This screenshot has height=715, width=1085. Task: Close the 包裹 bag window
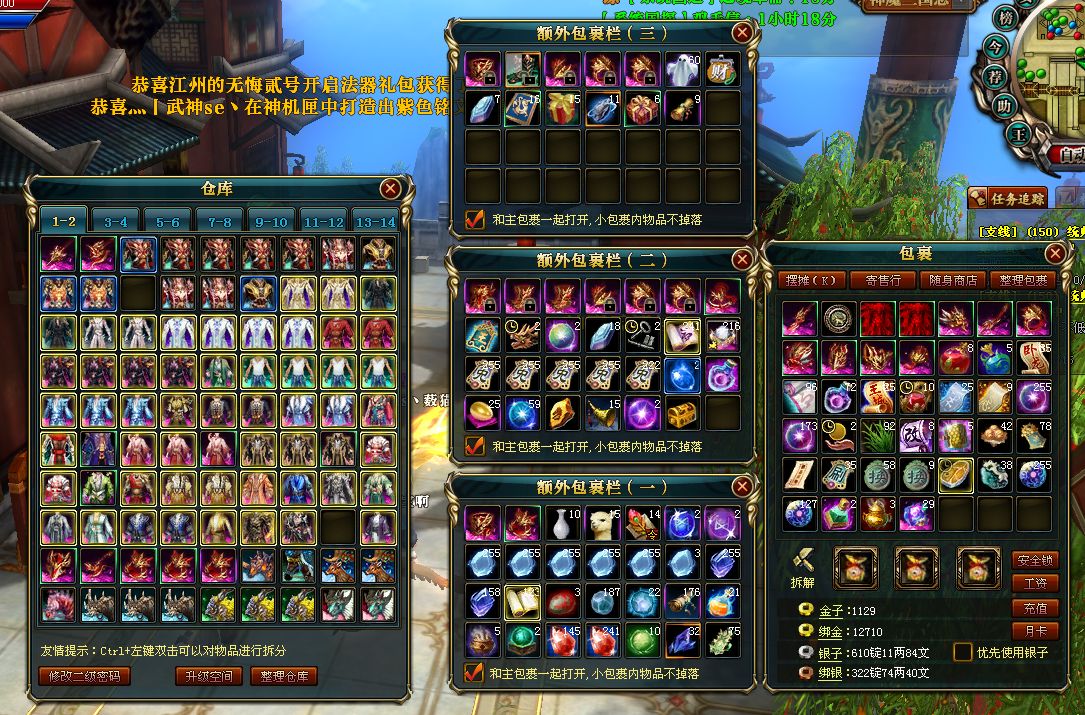click(1054, 253)
